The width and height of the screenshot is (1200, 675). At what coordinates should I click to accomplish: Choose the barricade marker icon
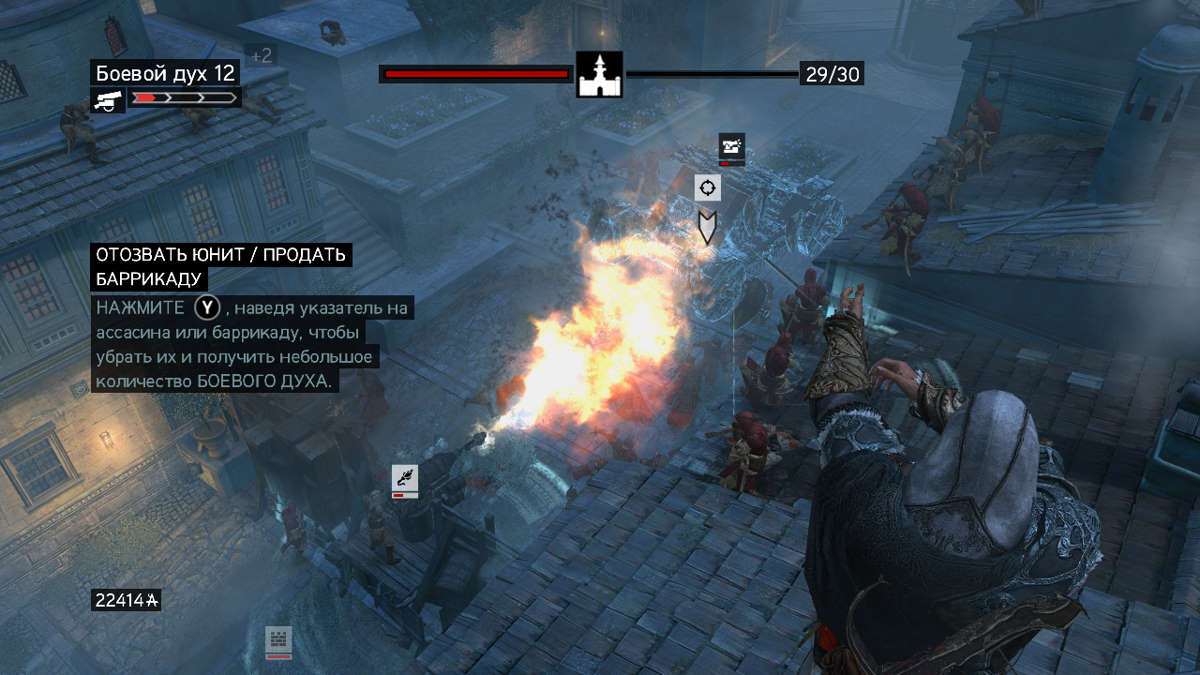pos(279,640)
